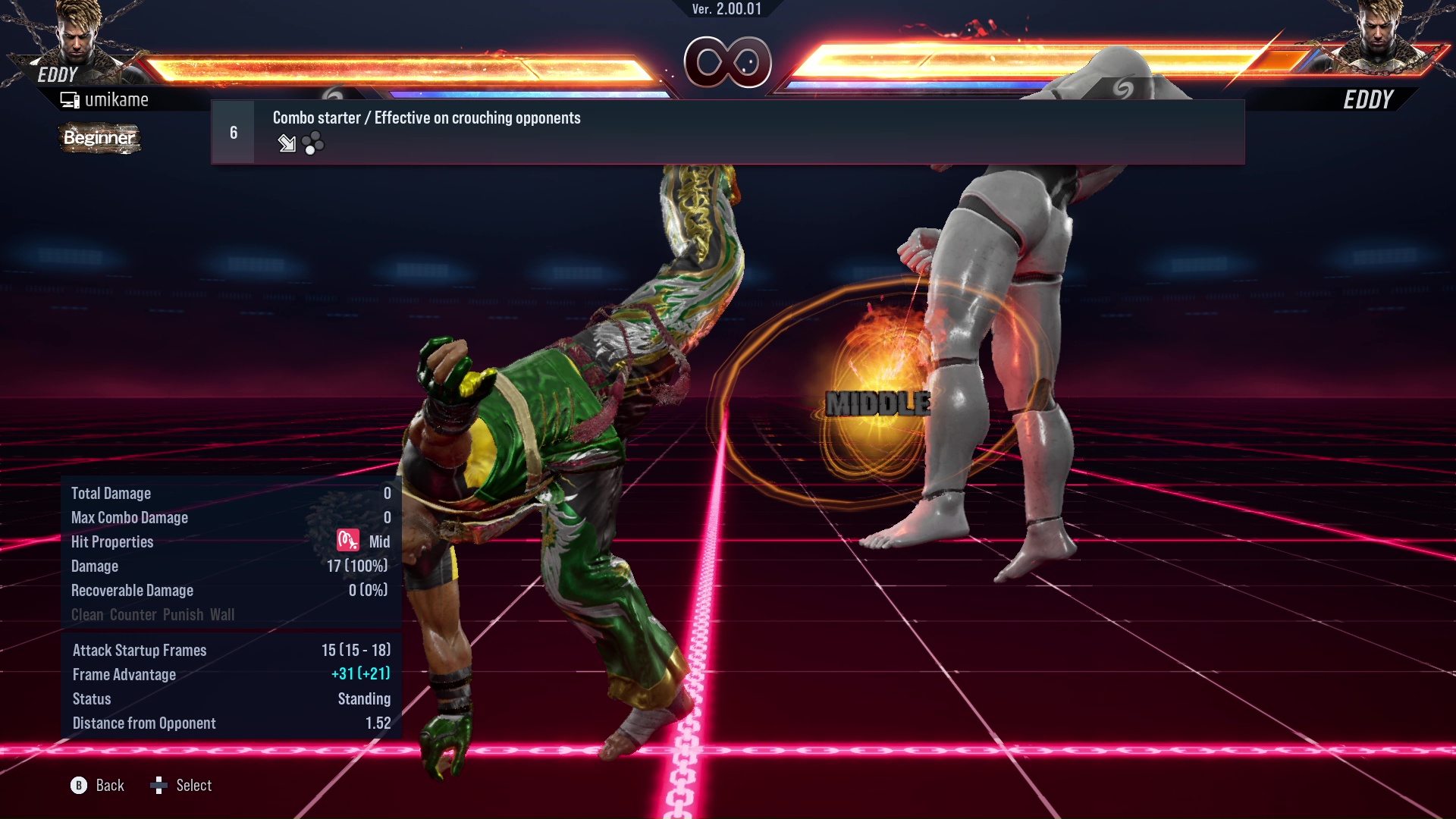Click the kick buttons input icon beside the arrow
Viewport: 1456px width, 819px height.
tap(314, 144)
